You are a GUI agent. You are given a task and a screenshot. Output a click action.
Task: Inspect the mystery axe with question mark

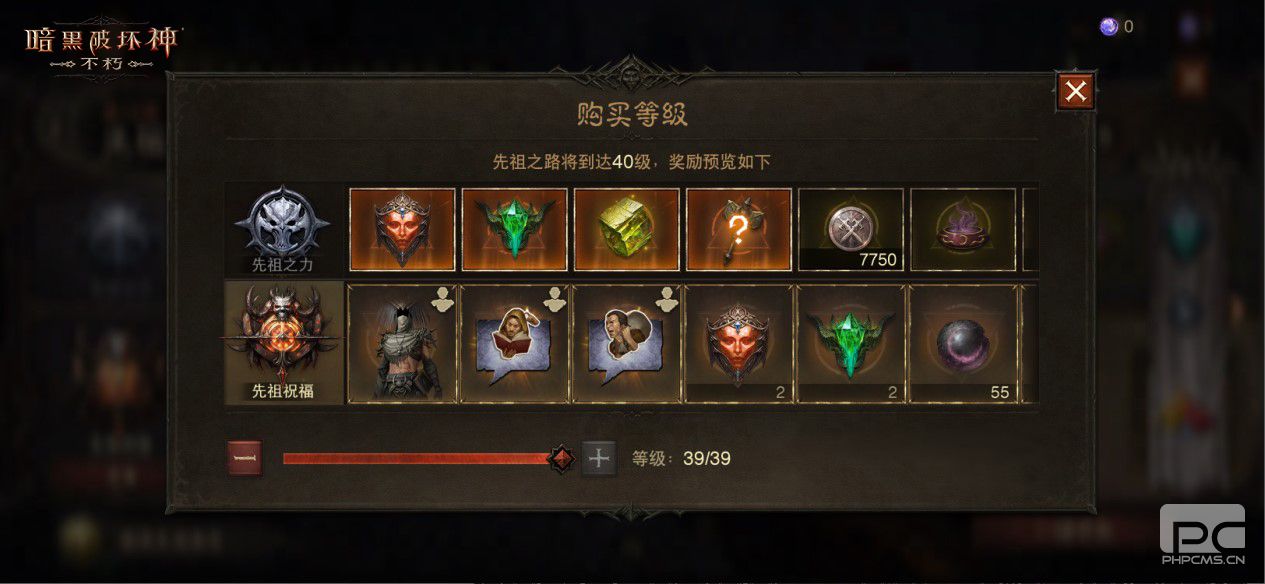click(x=739, y=230)
